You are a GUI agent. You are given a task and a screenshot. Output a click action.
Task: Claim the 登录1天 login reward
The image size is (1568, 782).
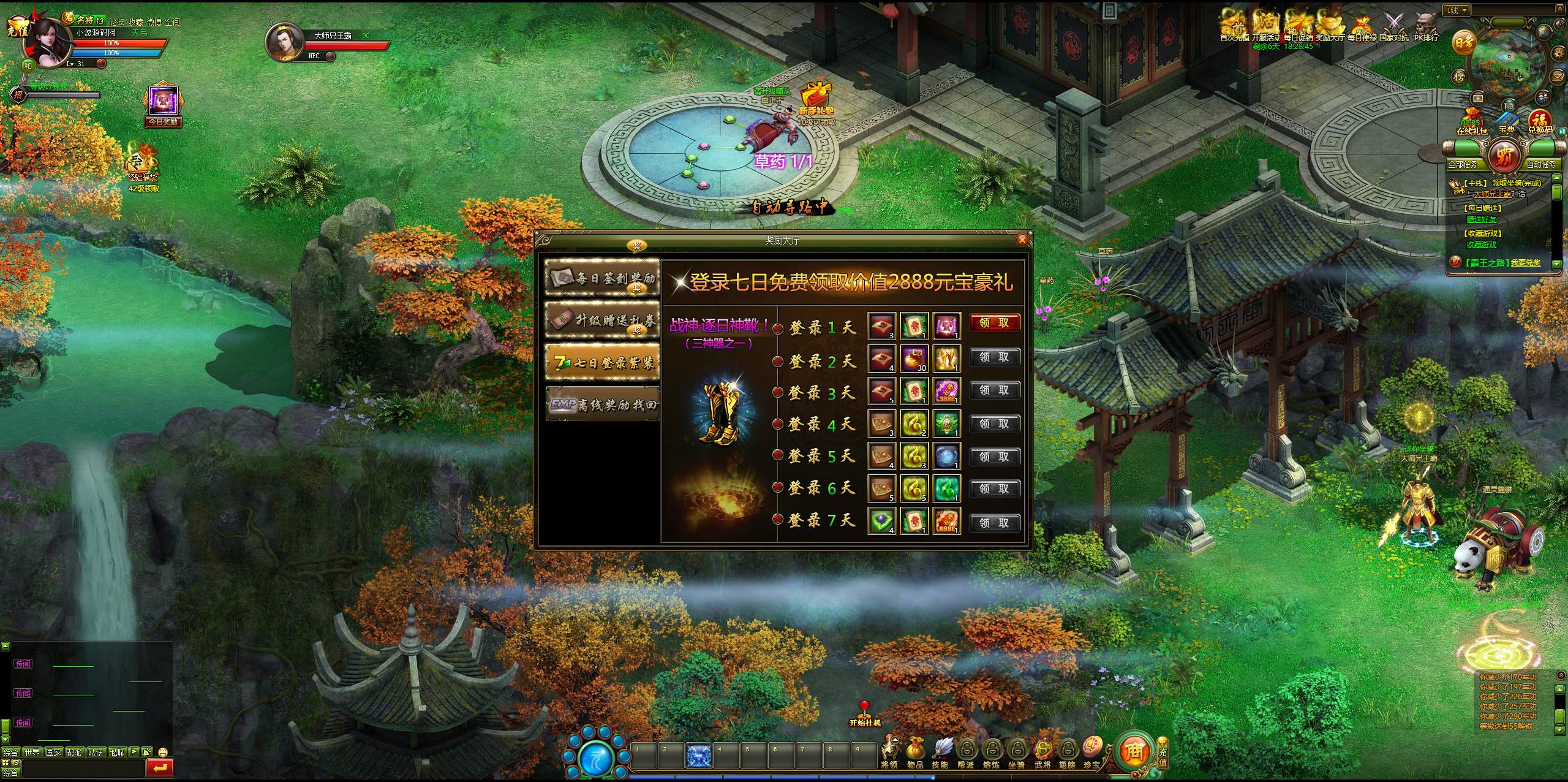[994, 323]
